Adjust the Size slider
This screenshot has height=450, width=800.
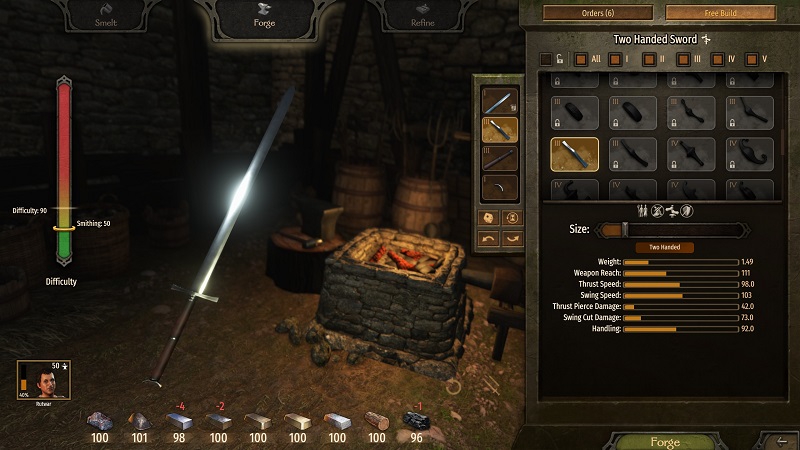[625, 229]
